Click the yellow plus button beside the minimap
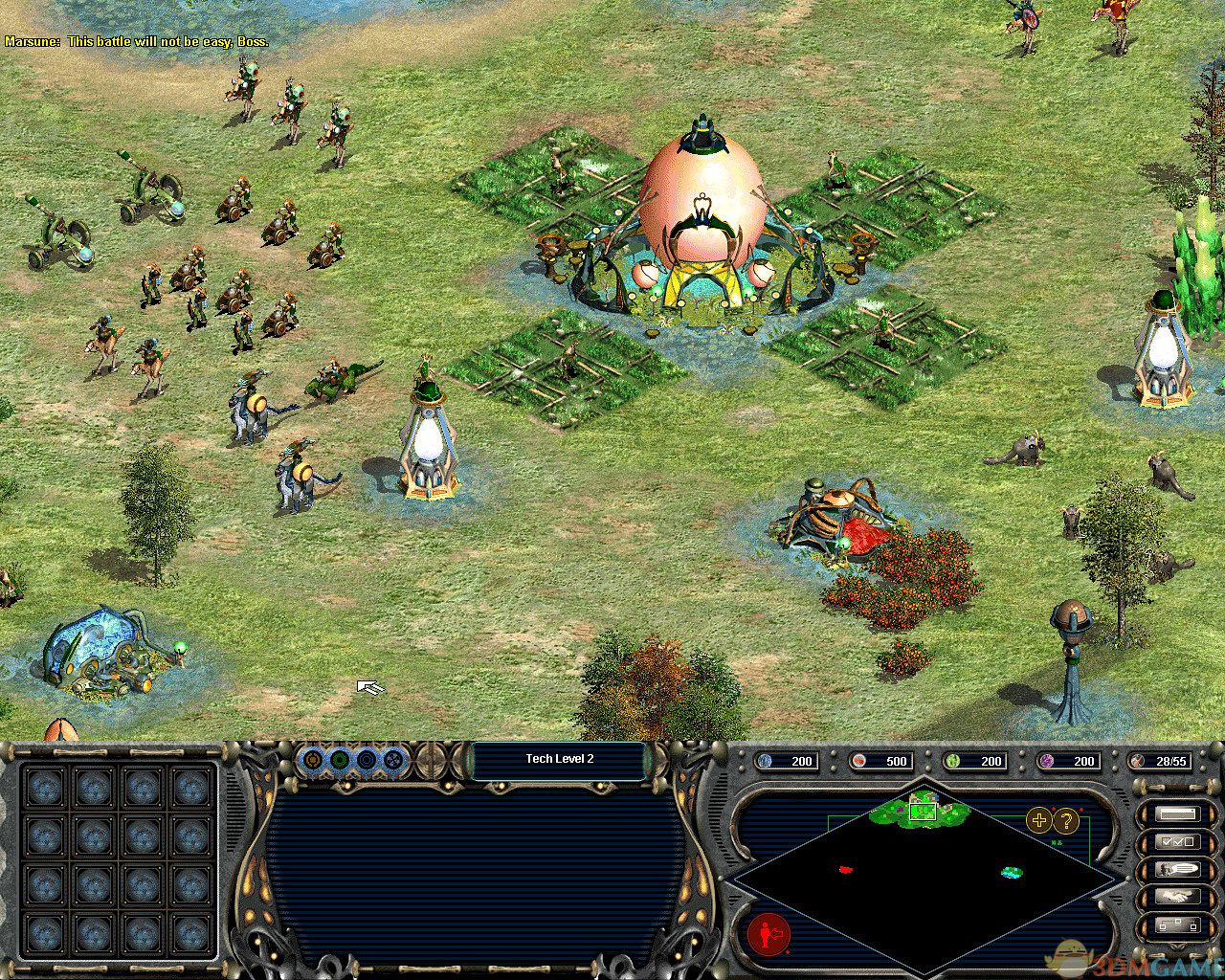Viewport: 1225px width, 980px height. coord(1038,819)
